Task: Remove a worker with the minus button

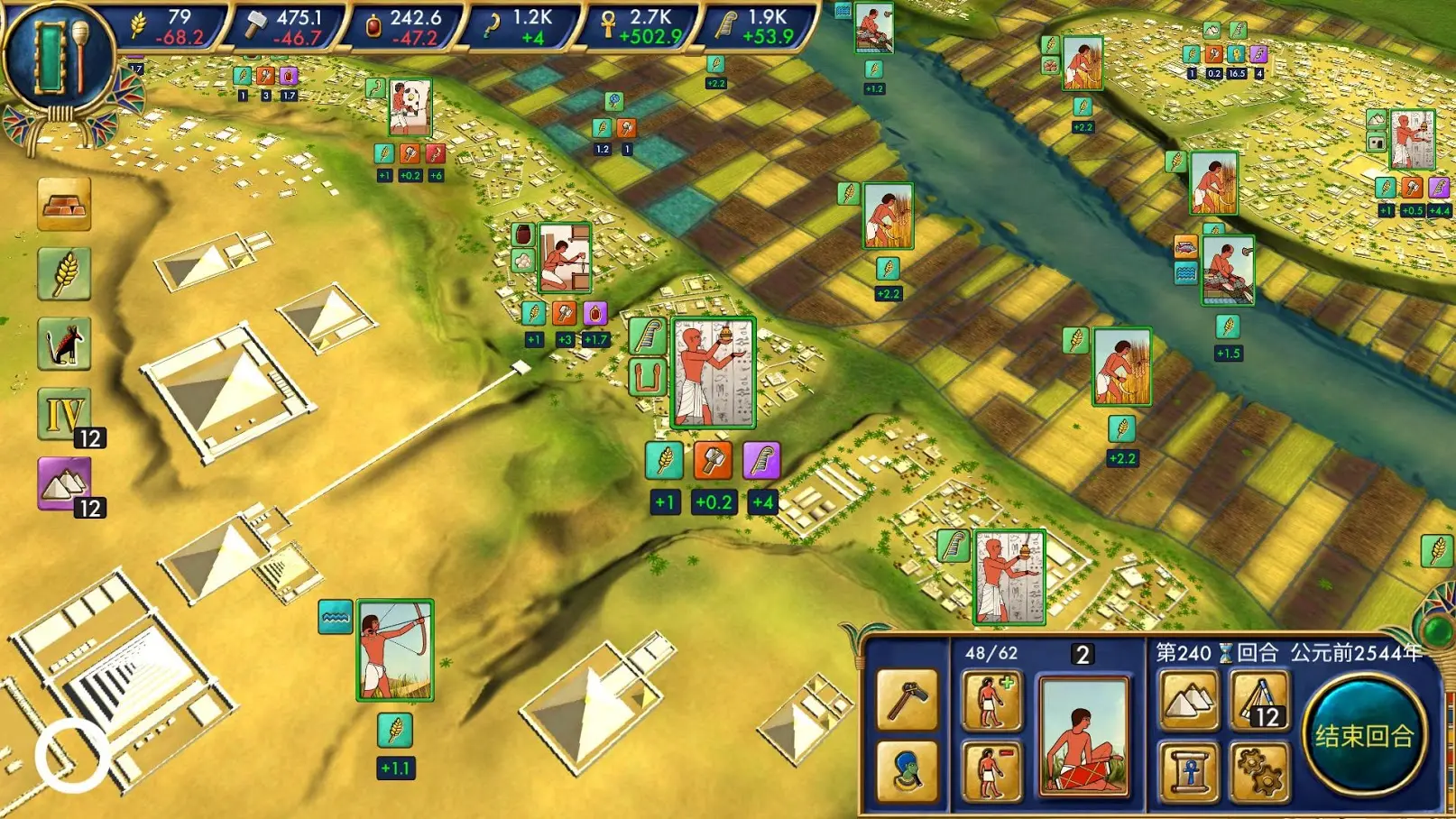Action: pos(991,771)
